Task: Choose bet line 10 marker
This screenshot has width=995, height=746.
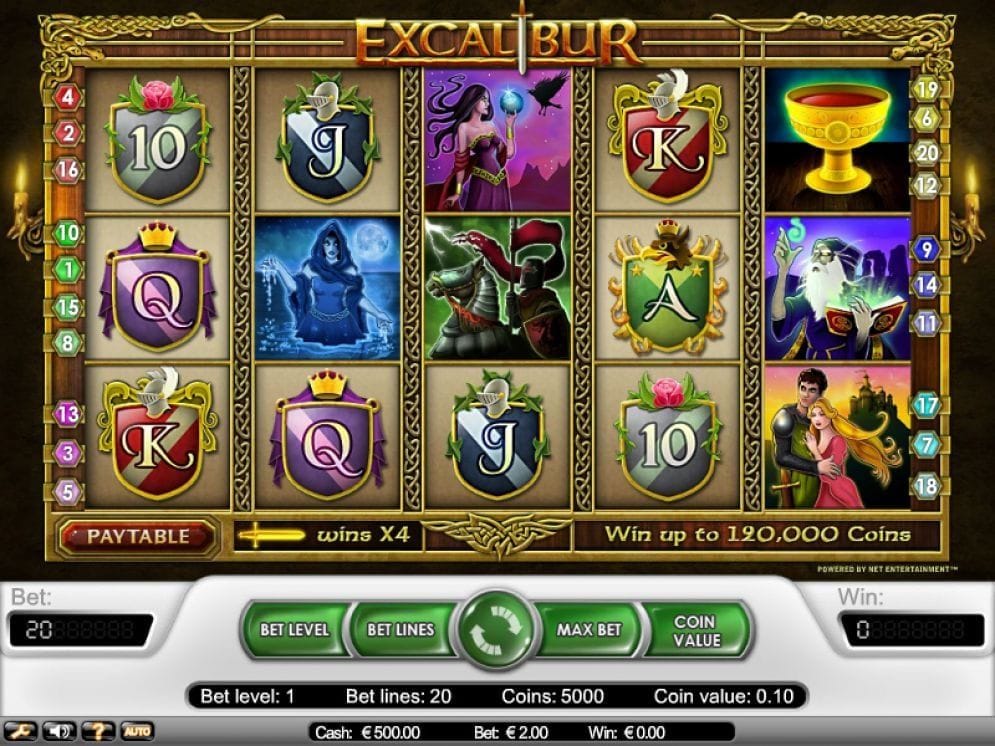Action: click(68, 233)
